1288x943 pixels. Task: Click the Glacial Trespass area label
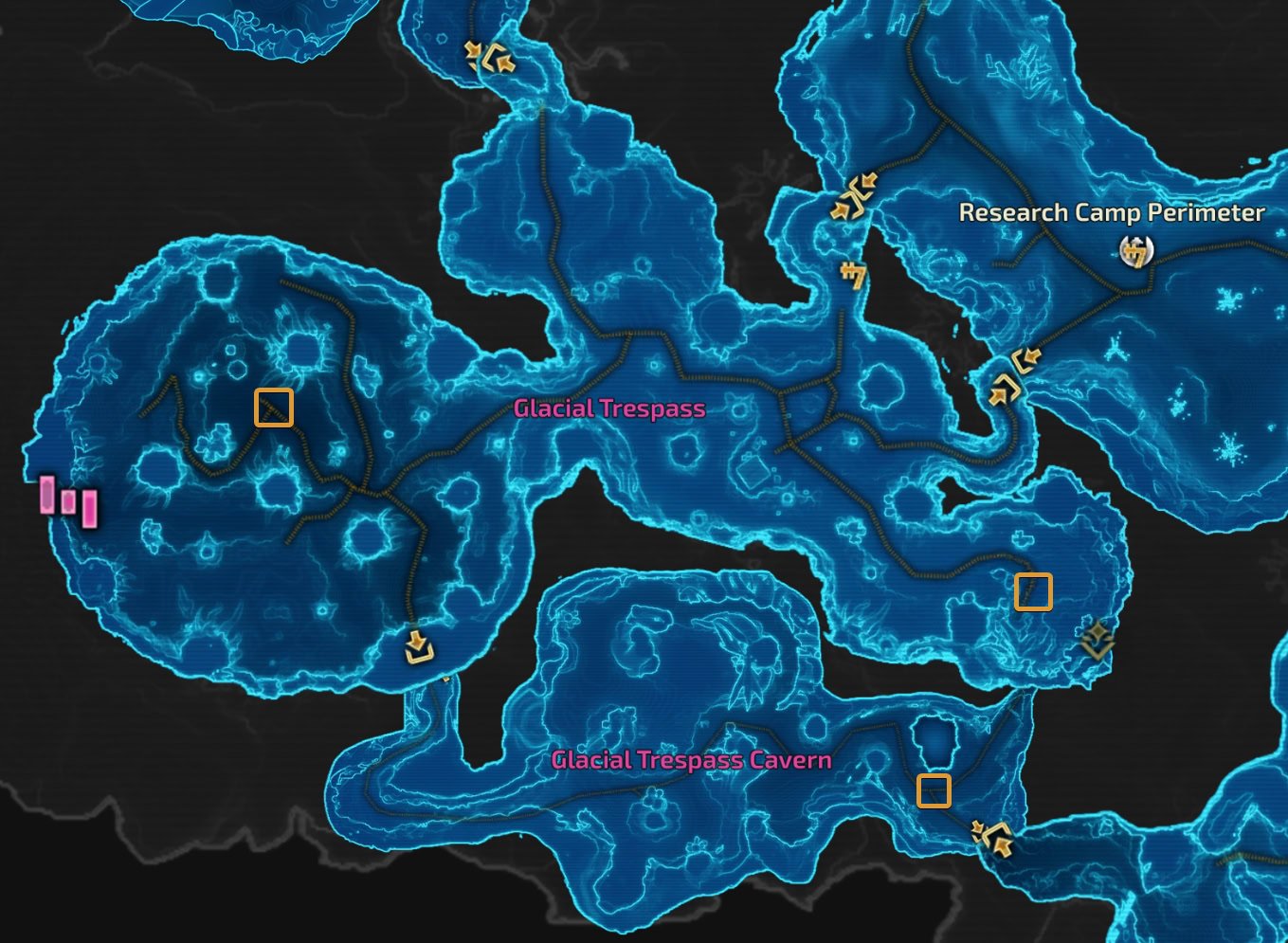point(608,409)
